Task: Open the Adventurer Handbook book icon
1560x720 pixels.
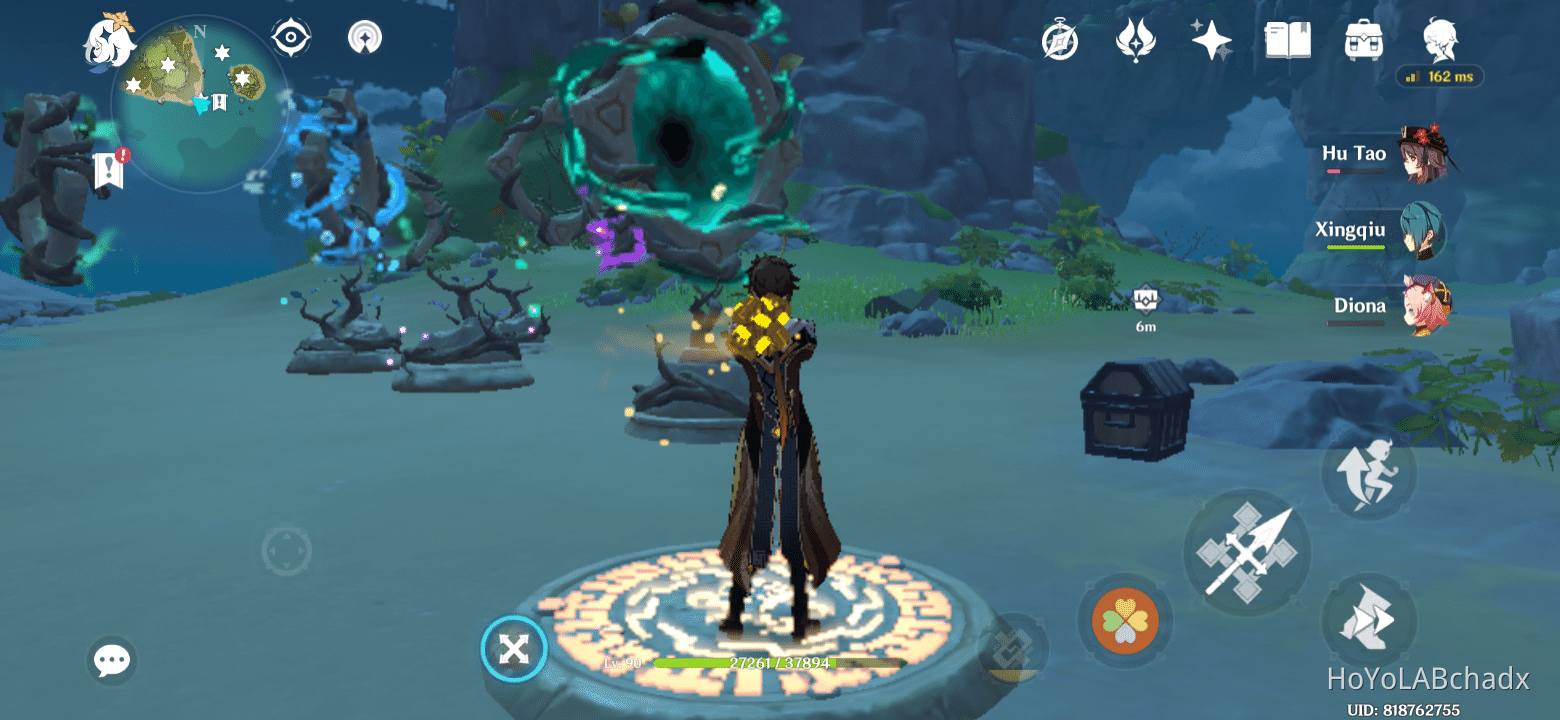Action: (x=1290, y=39)
